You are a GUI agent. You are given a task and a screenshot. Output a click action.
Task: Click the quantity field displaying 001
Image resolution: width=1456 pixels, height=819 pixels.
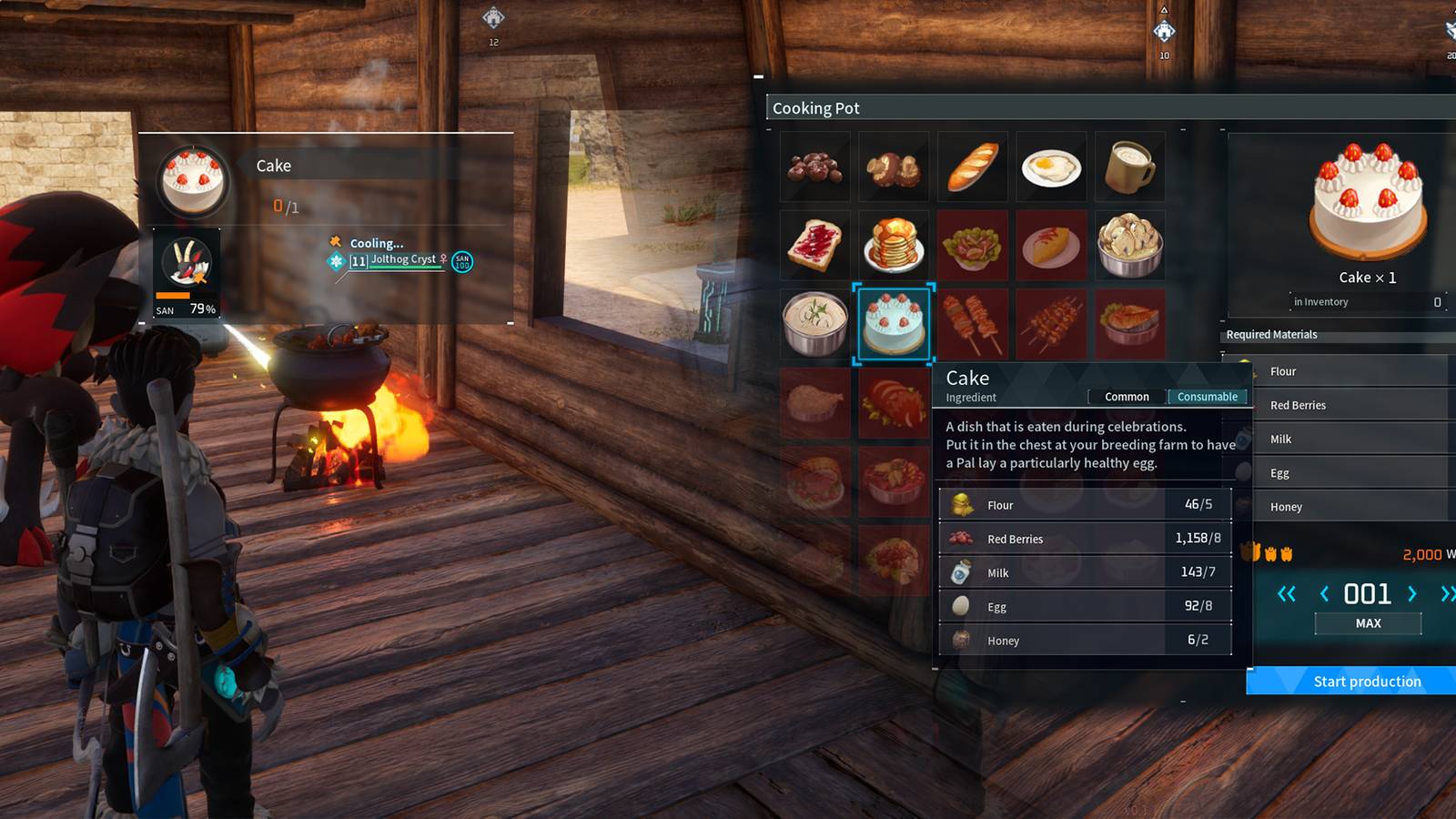point(1367,593)
